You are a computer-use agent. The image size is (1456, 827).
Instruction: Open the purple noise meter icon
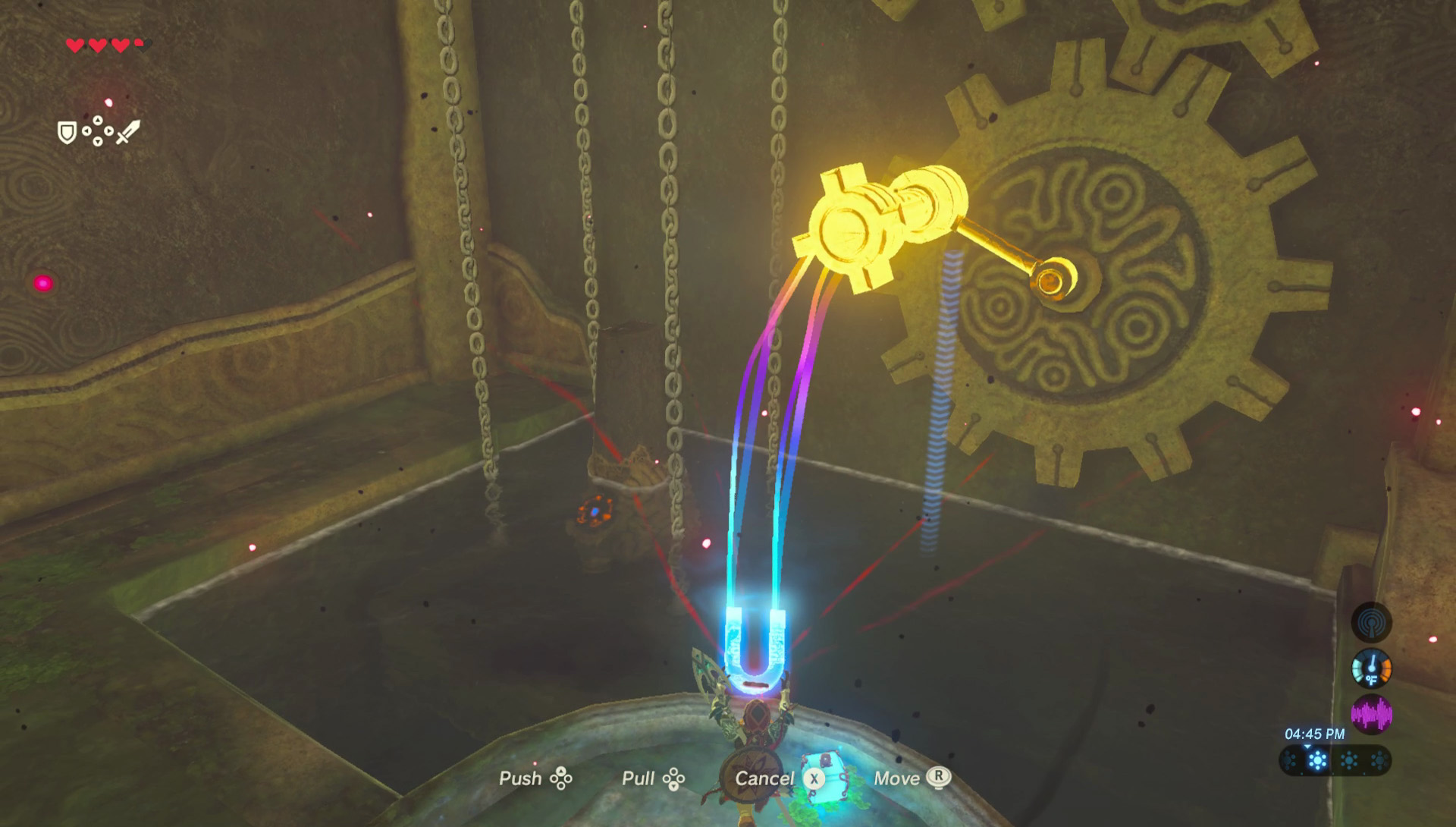tap(1371, 715)
